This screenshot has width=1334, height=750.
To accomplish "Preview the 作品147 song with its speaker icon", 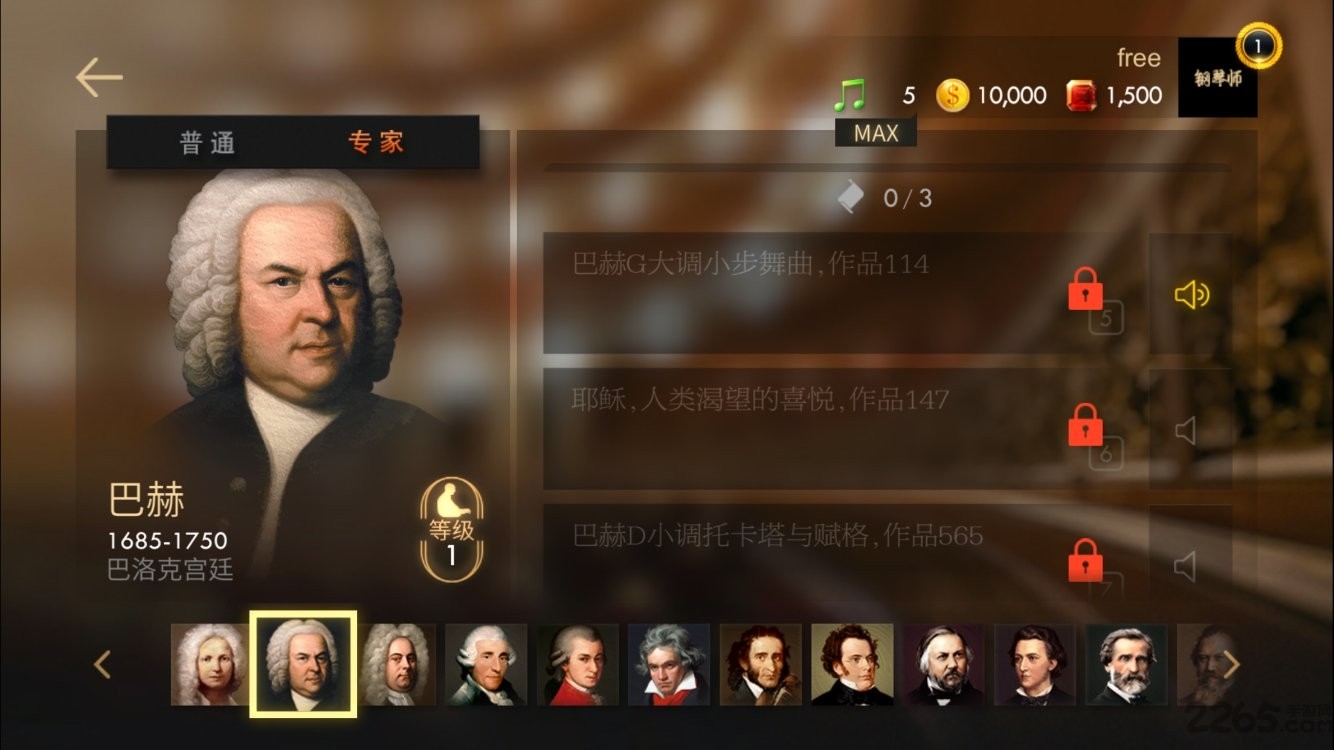I will click(x=1187, y=431).
